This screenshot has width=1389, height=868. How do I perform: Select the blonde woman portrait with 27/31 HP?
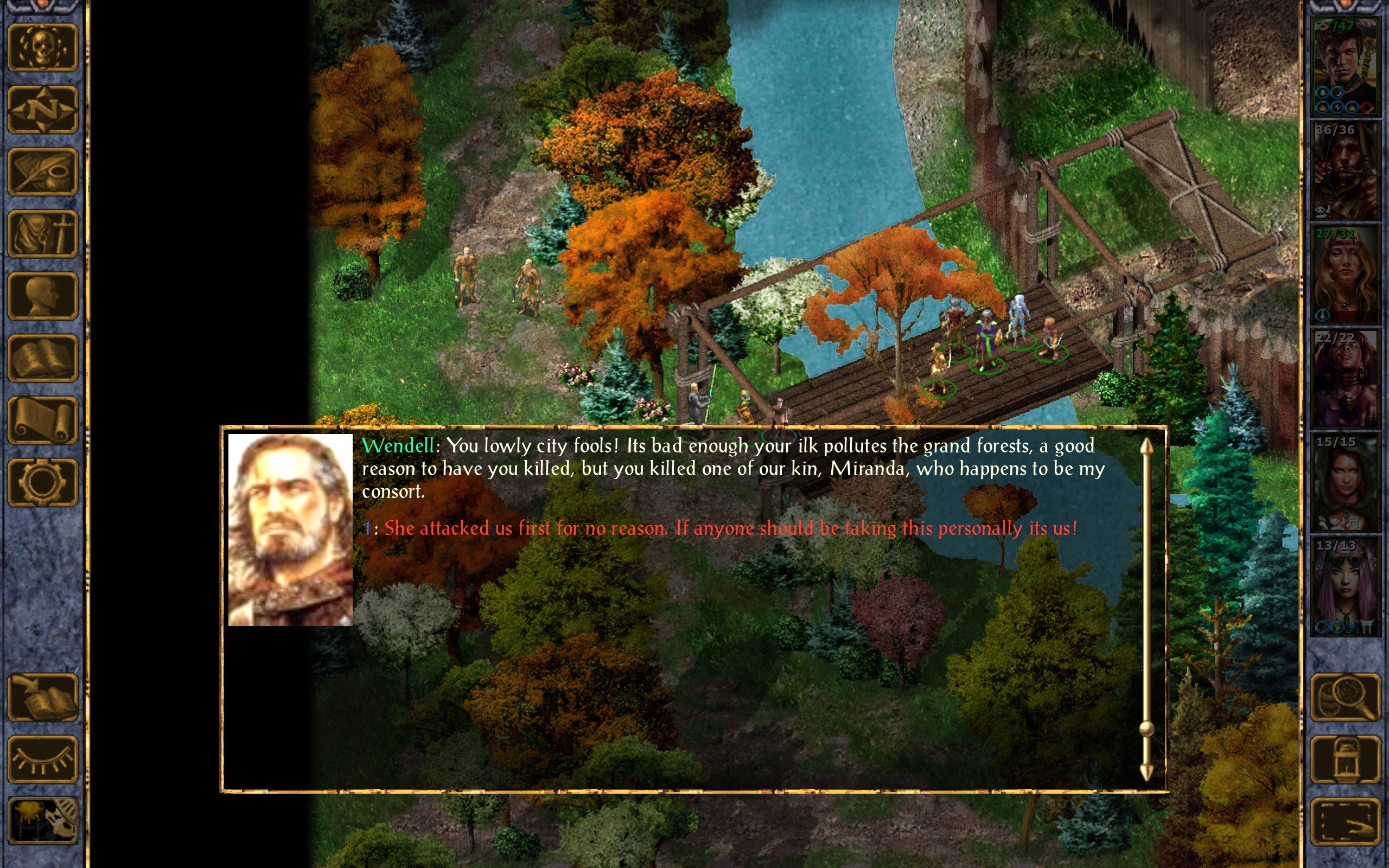pos(1345,275)
